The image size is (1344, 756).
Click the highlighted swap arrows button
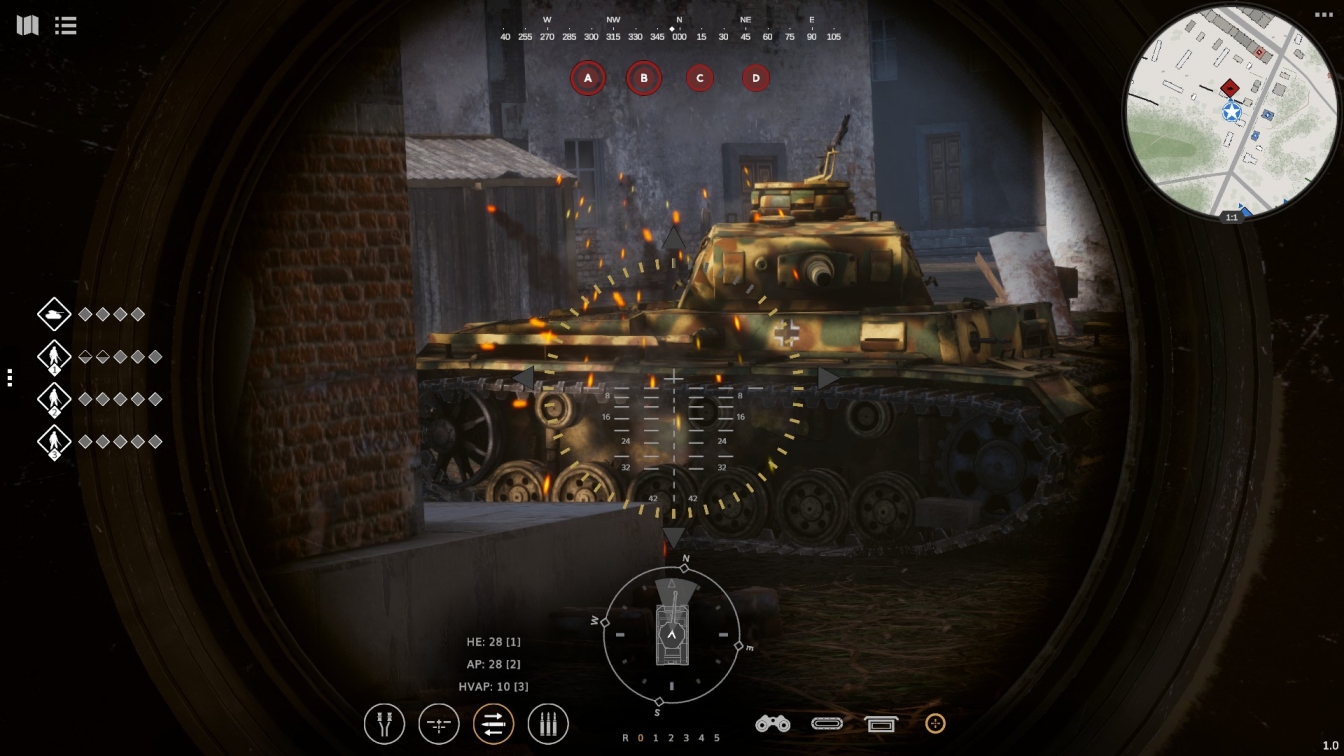(x=493, y=724)
